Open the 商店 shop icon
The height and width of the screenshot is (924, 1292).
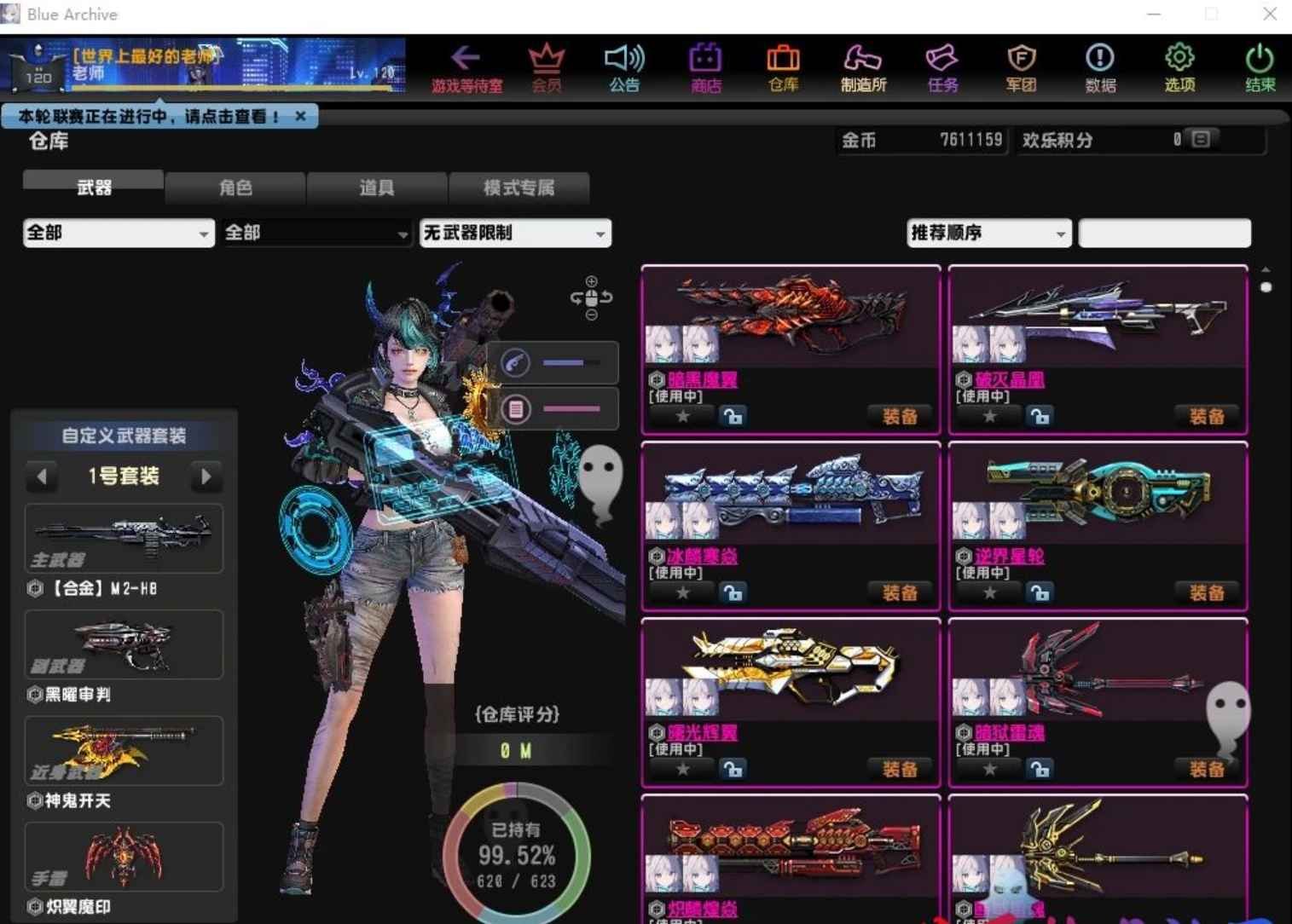point(704,68)
